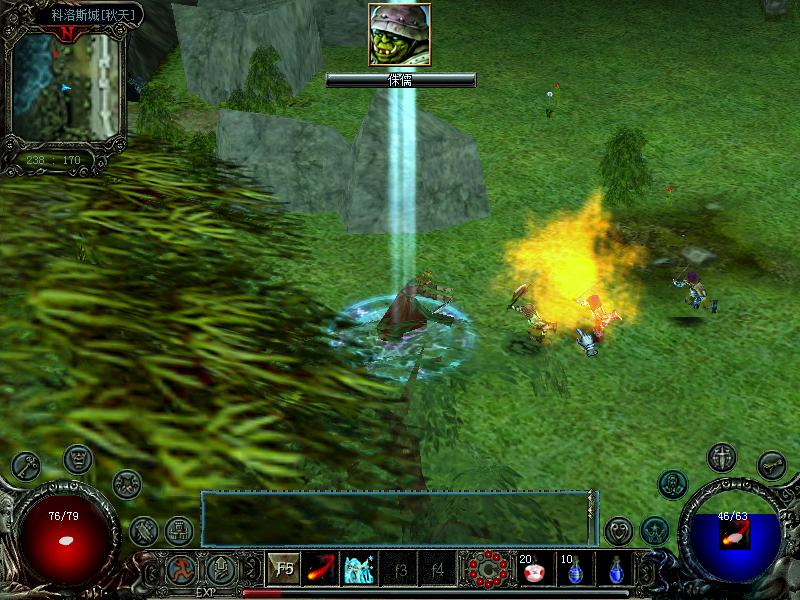Open the character bust icon
800x600 pixels.
click(673, 484)
